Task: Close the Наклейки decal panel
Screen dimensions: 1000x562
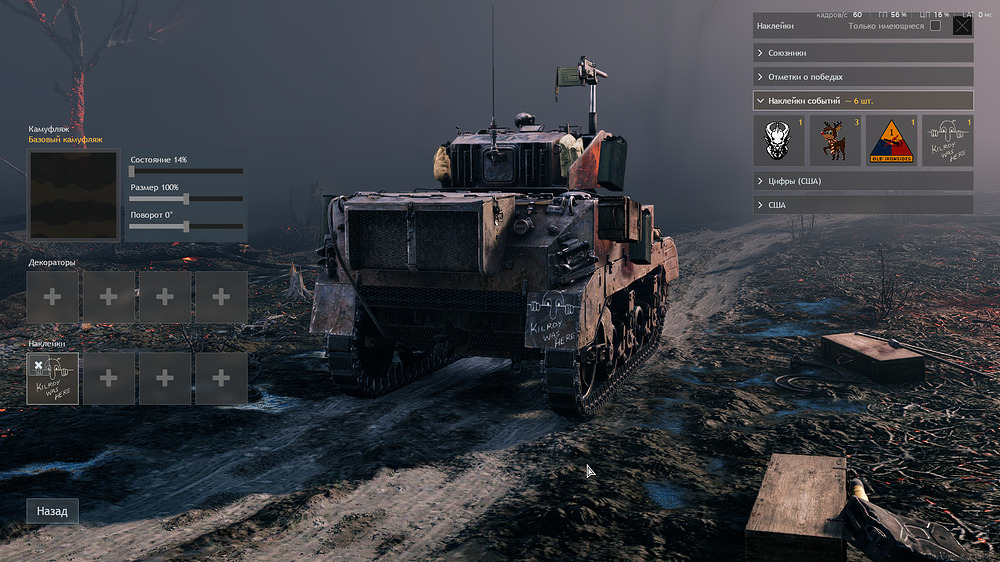Action: coord(962,26)
